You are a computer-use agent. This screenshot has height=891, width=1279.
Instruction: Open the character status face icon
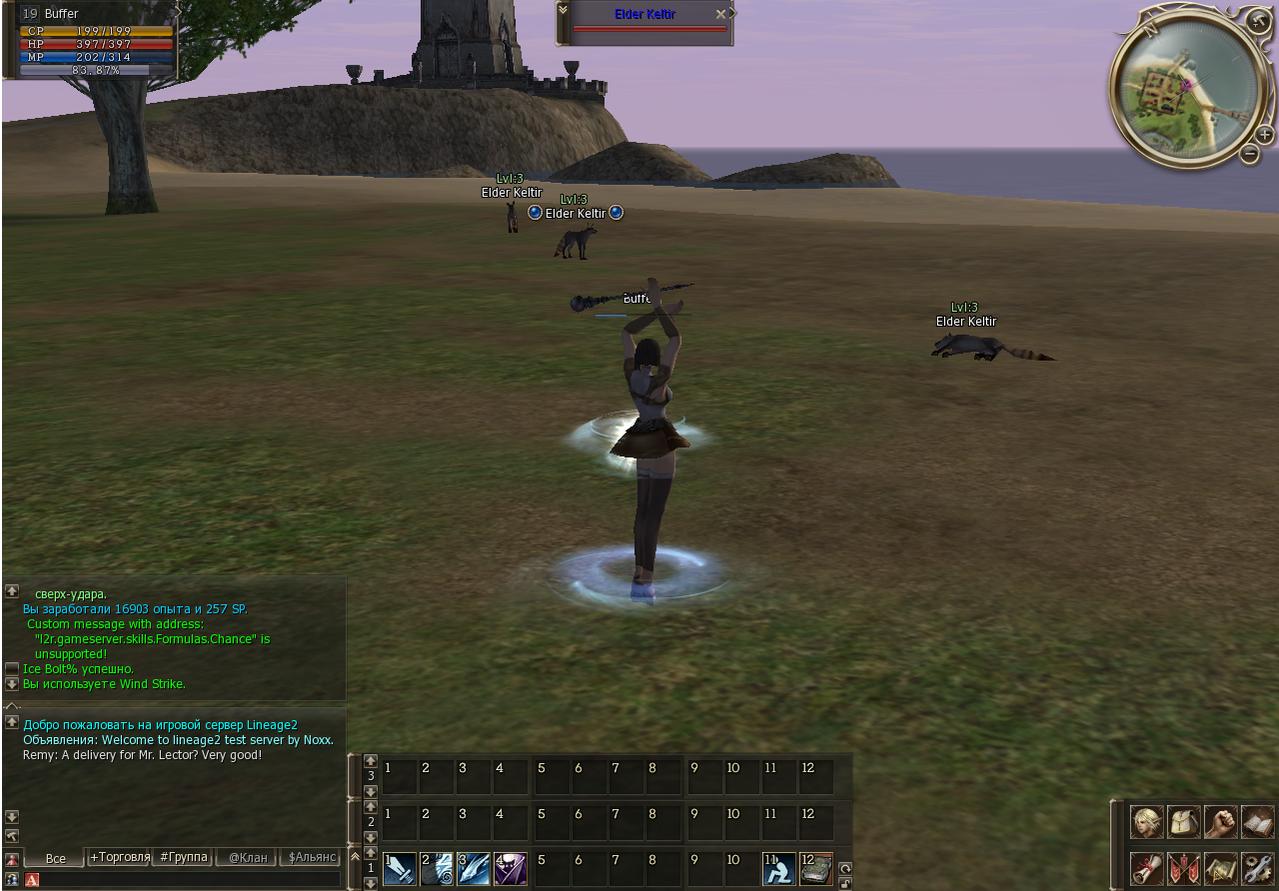pyautogui.click(x=1146, y=822)
